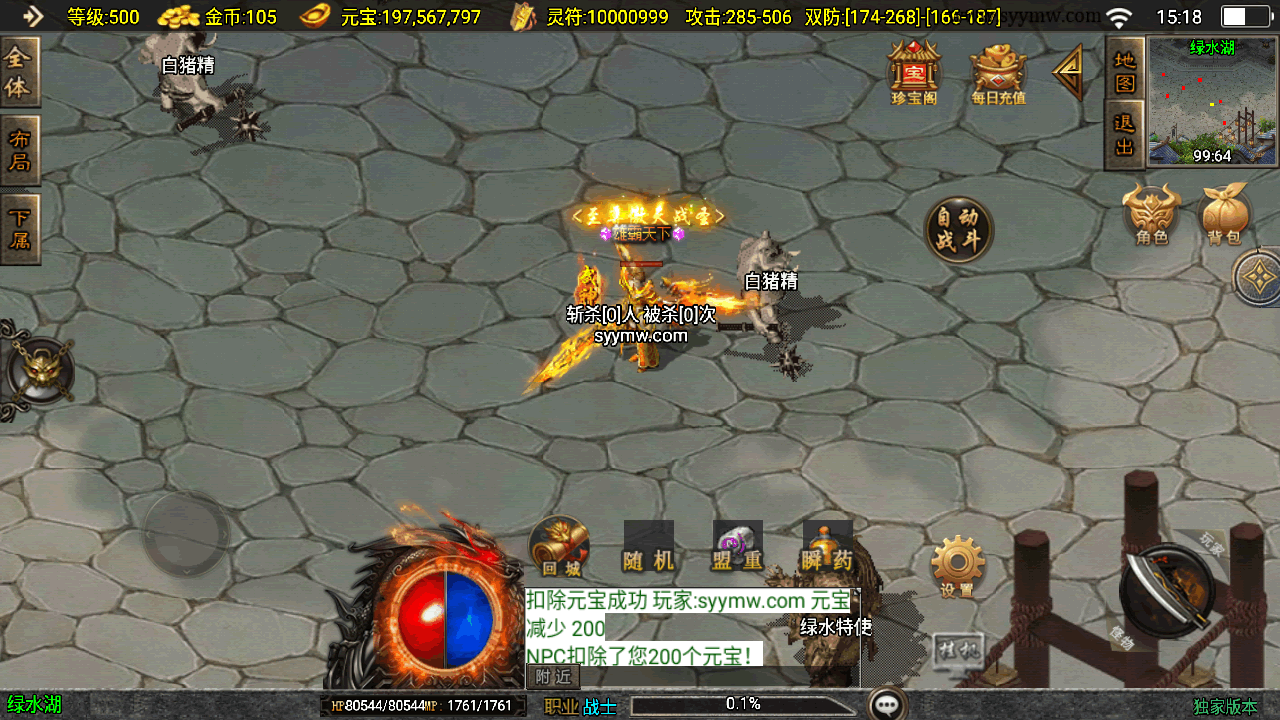Open the 每日充值 daily recharge
Image resolution: width=1280 pixels, height=720 pixels.
pos(998,73)
